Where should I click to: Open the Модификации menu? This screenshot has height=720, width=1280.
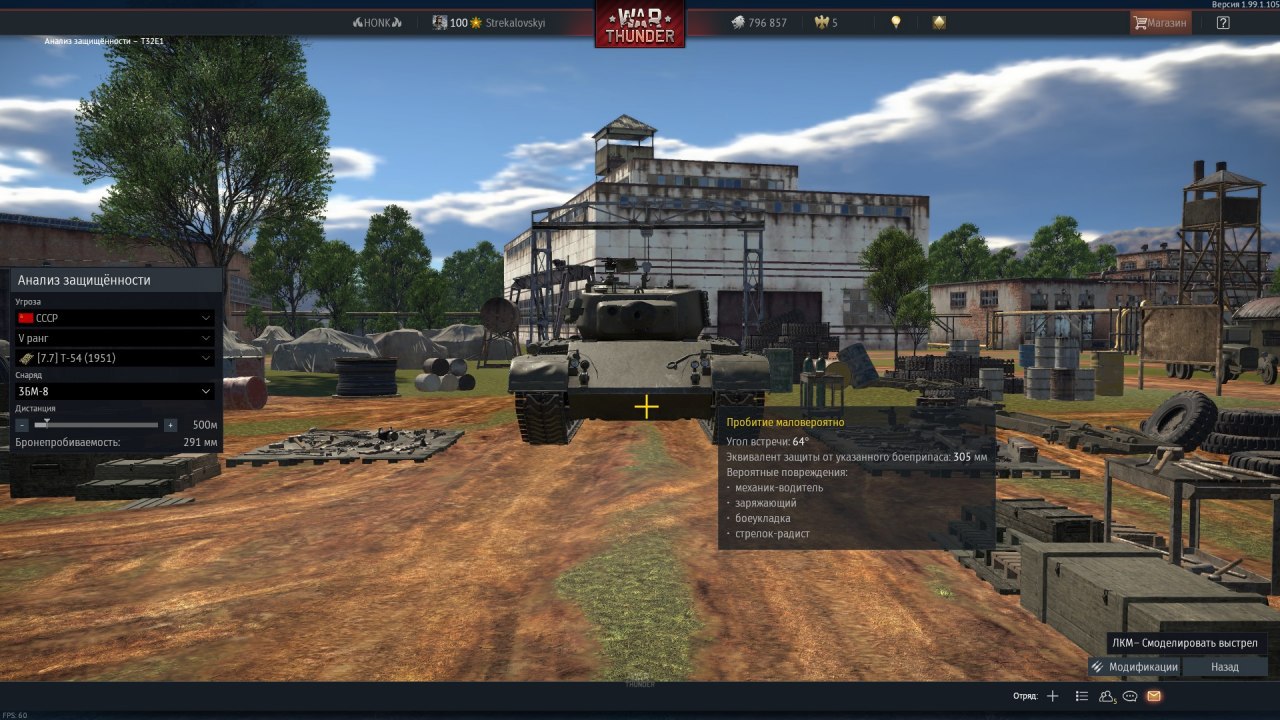[x=1135, y=667]
